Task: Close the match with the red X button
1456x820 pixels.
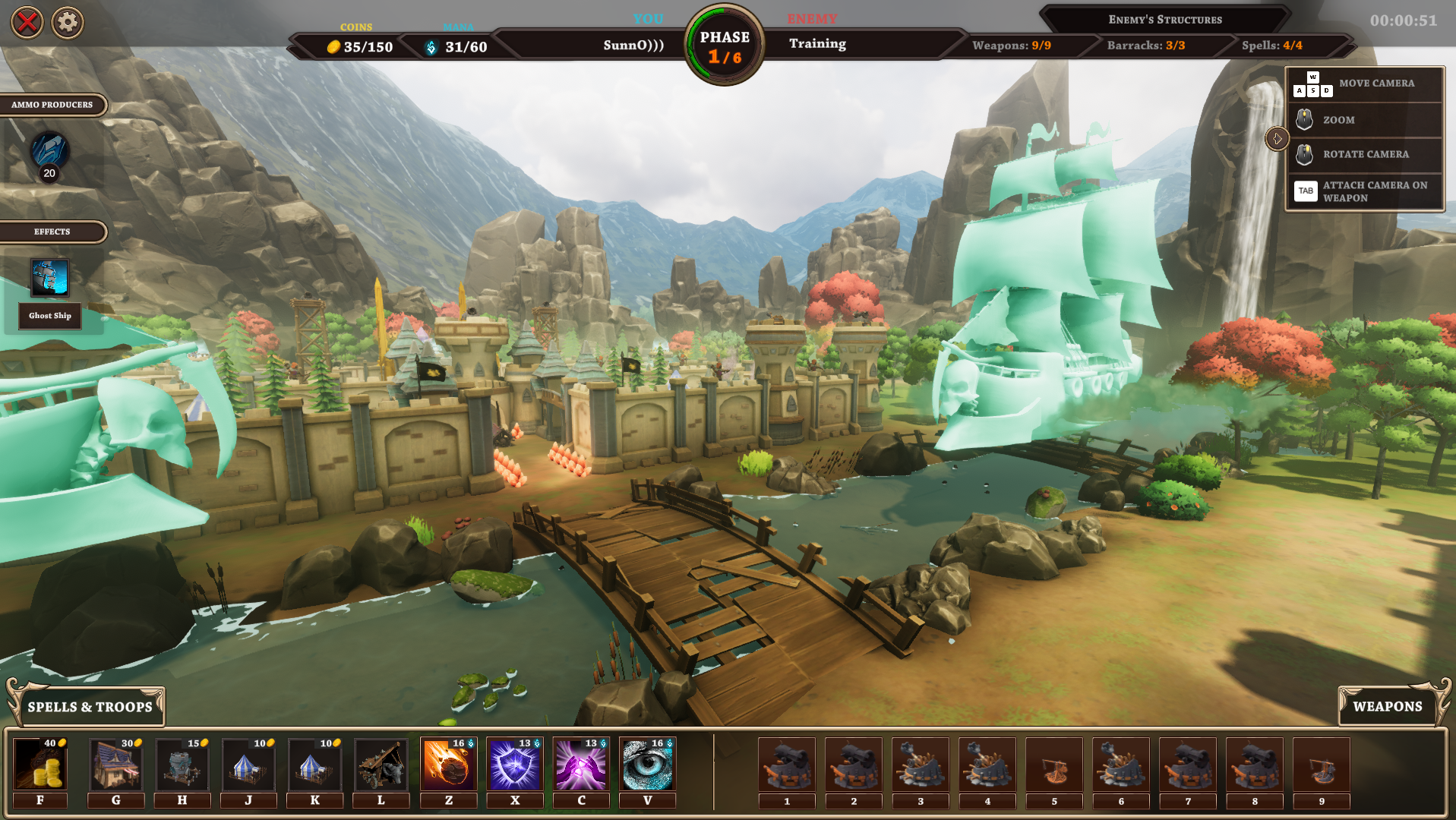Action: click(27, 23)
